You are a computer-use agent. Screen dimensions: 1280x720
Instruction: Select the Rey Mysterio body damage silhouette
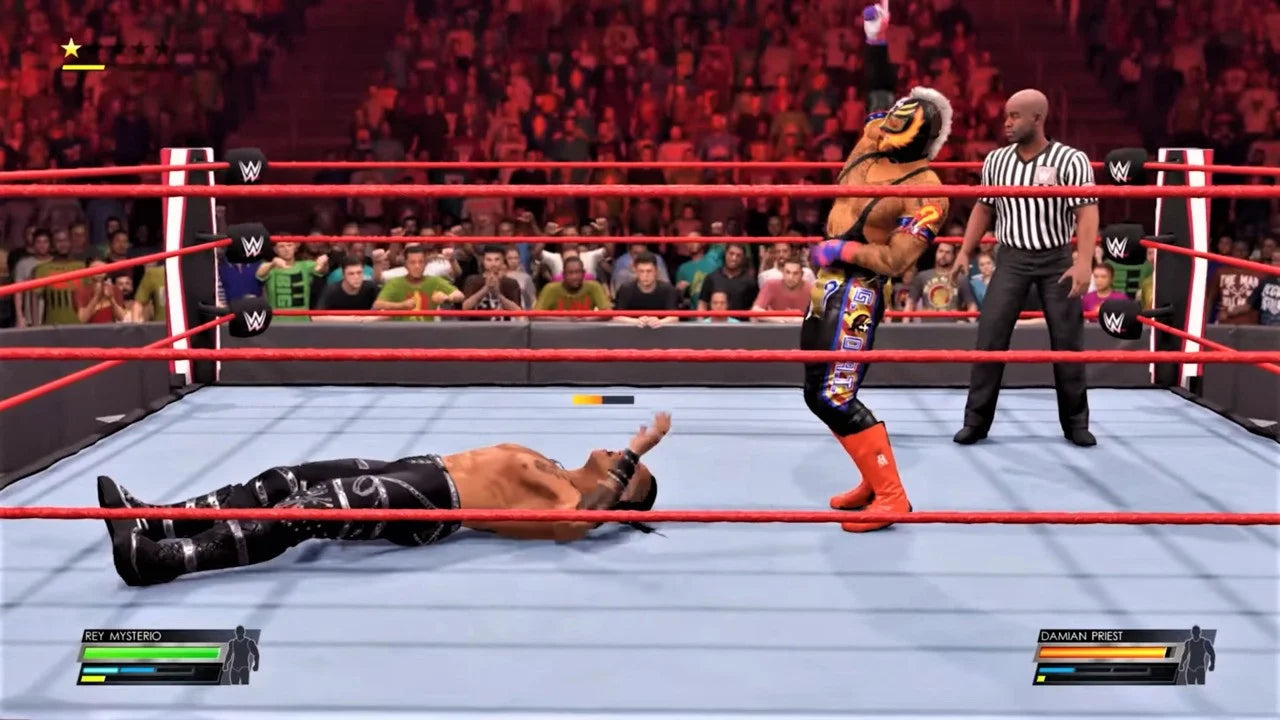(240, 655)
